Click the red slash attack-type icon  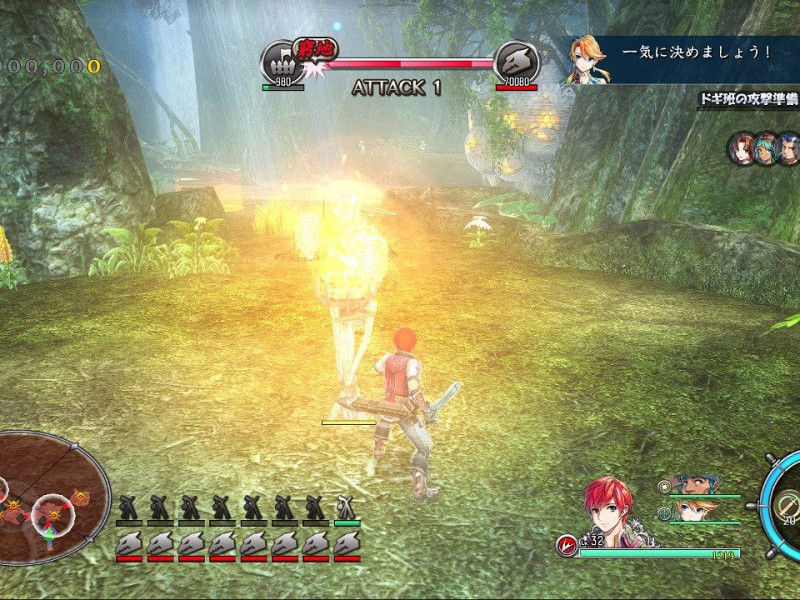567,545
